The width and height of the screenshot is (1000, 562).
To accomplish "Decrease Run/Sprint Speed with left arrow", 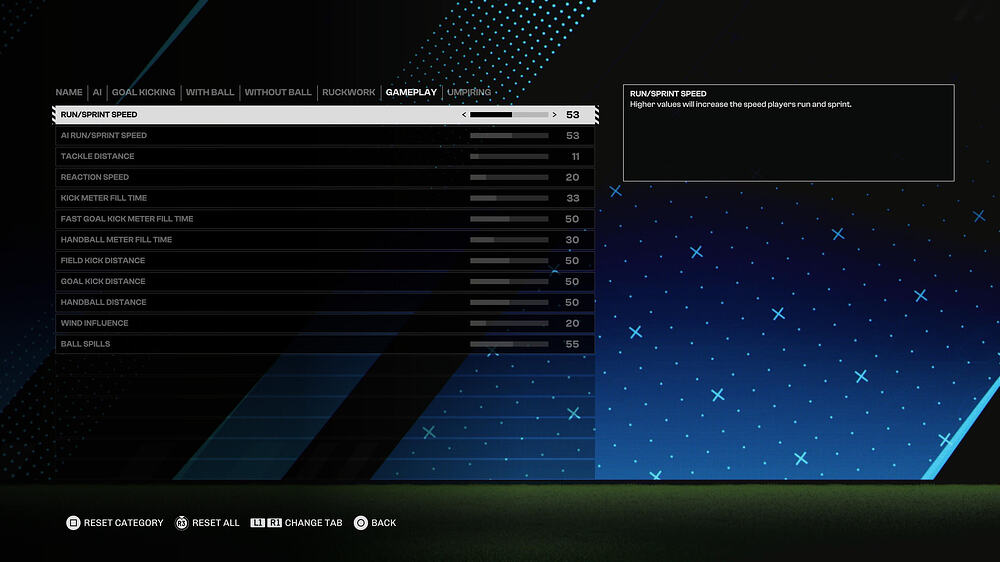I will tap(463, 115).
